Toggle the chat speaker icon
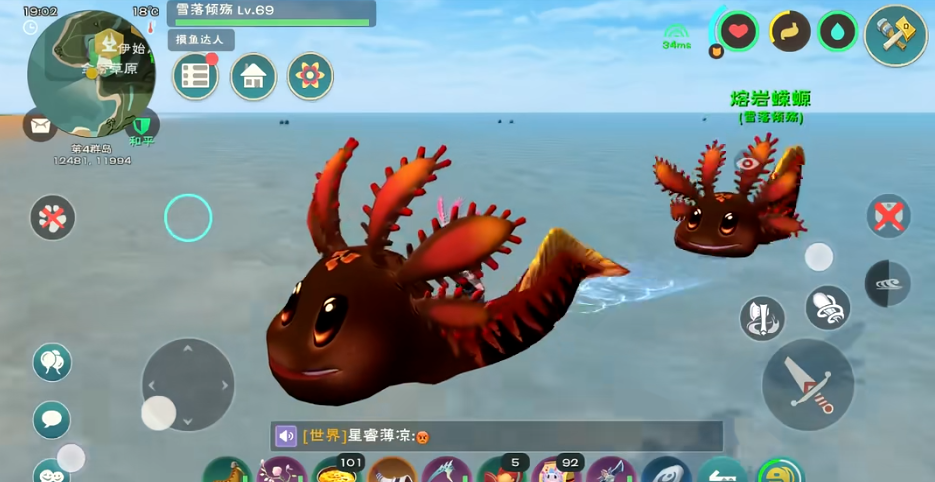935x482 pixels. pyautogui.click(x=286, y=436)
